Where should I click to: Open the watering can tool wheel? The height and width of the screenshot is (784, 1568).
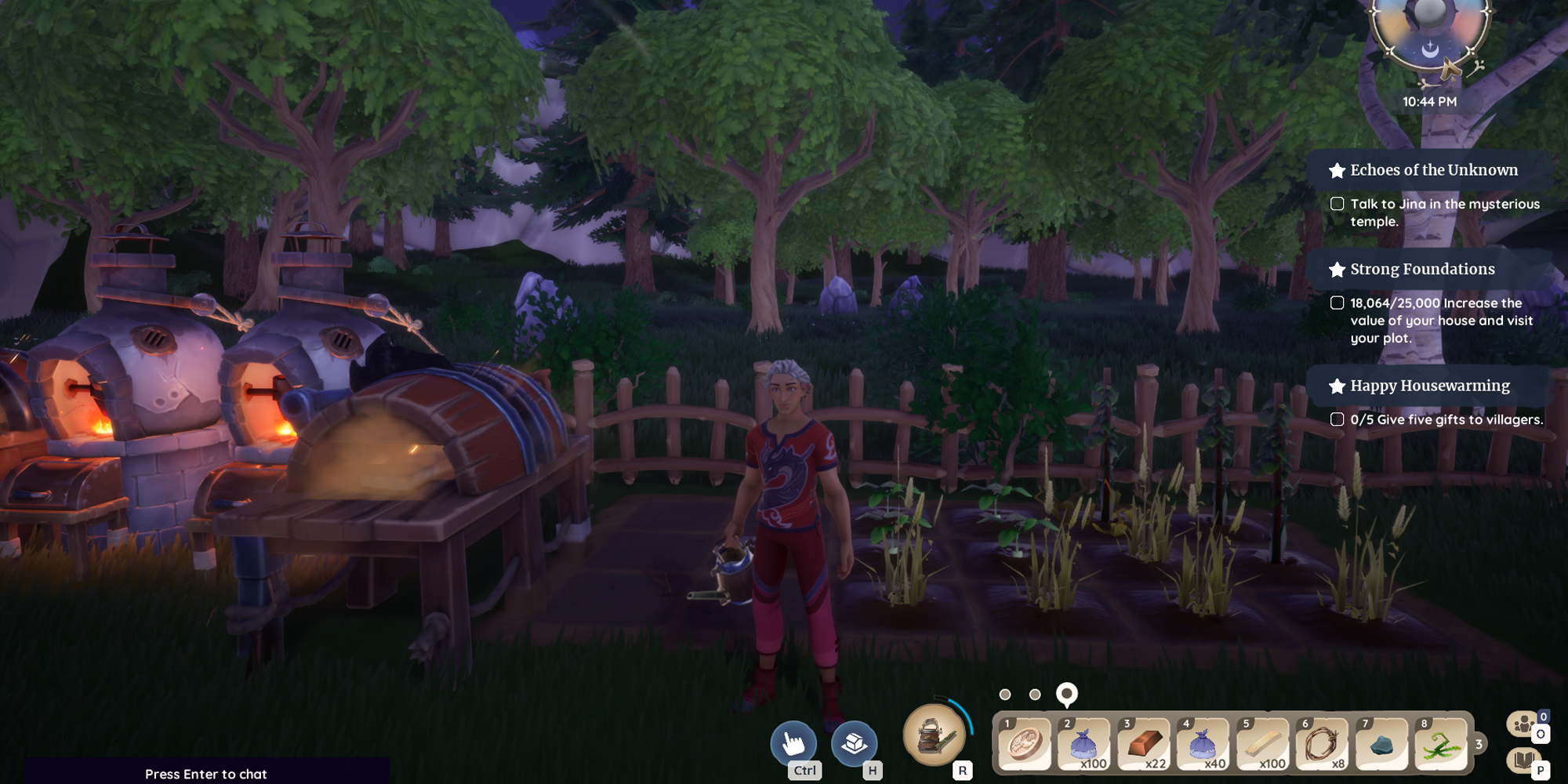935,735
